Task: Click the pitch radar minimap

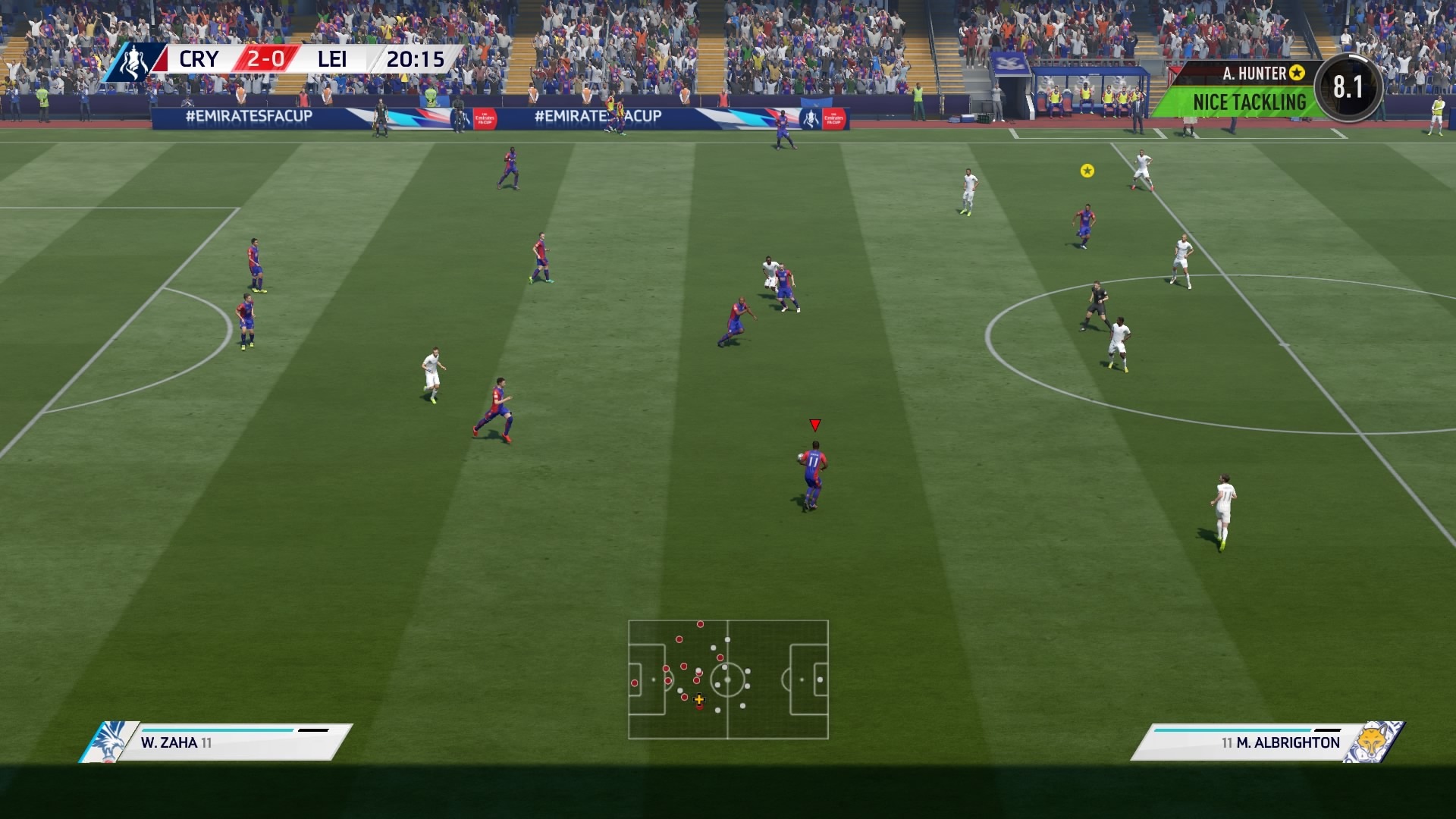Action: click(x=728, y=679)
